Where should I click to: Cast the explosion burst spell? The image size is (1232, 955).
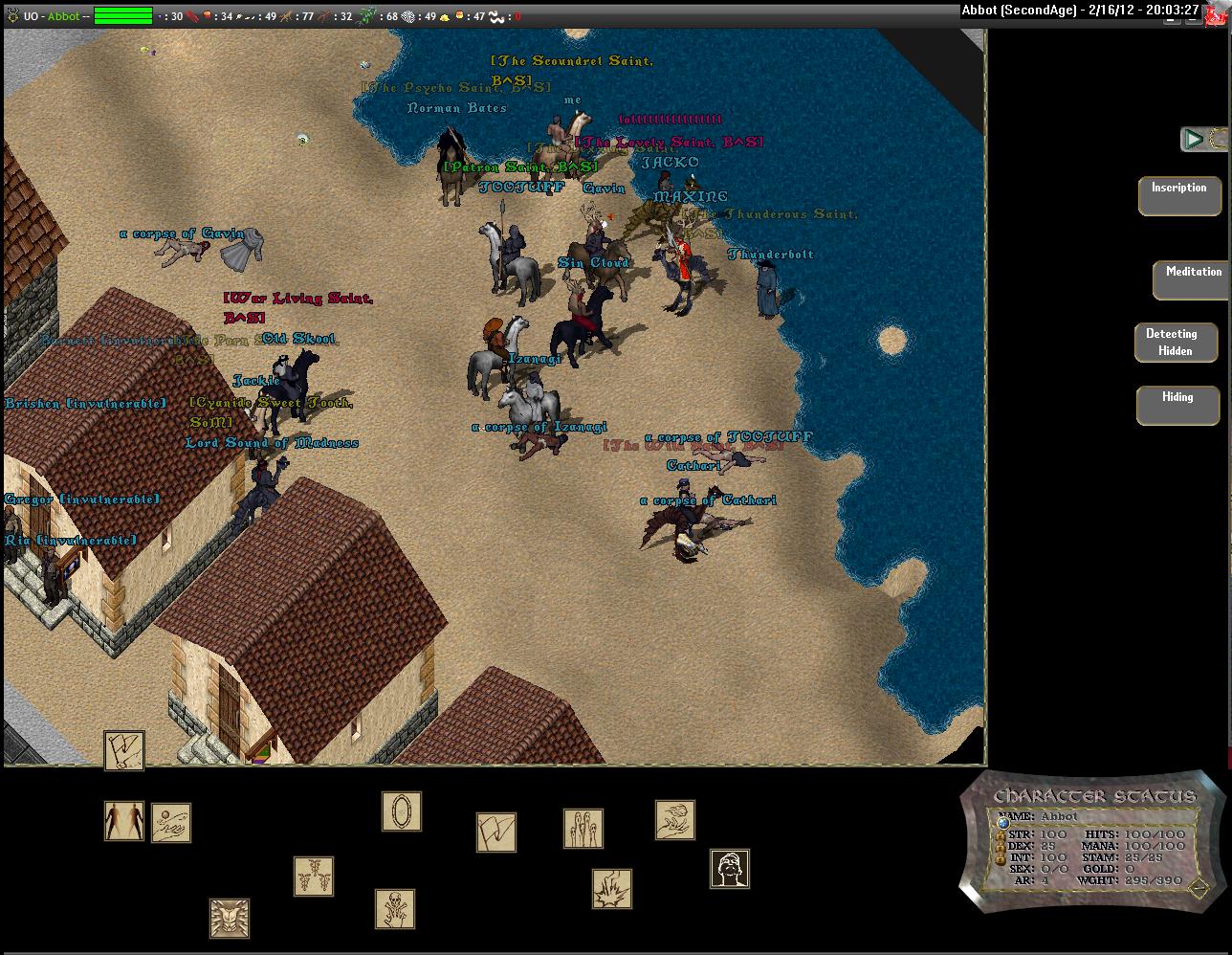tap(612, 889)
